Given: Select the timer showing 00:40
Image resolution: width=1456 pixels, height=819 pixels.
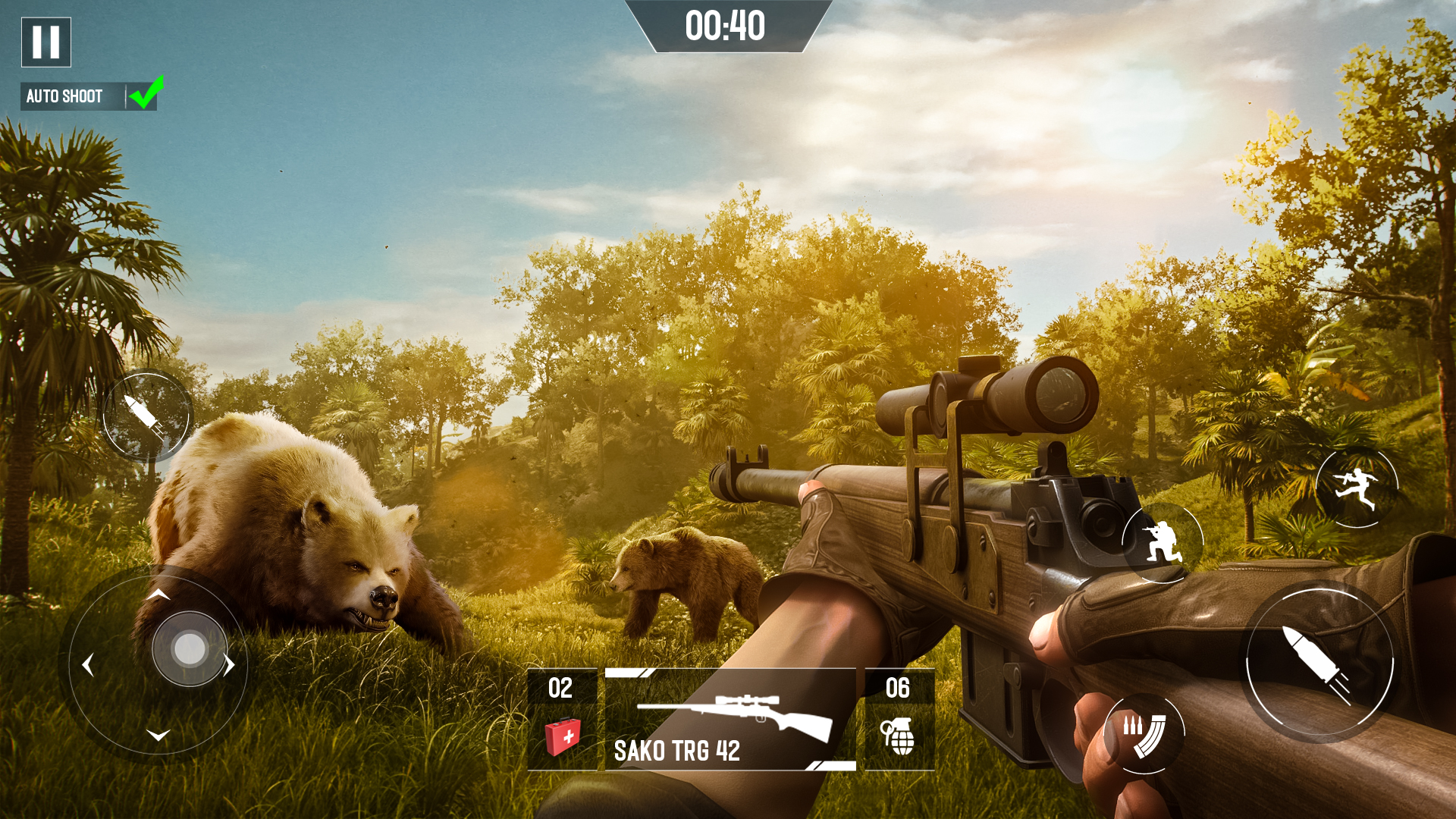Looking at the screenshot, I should point(726,24).
